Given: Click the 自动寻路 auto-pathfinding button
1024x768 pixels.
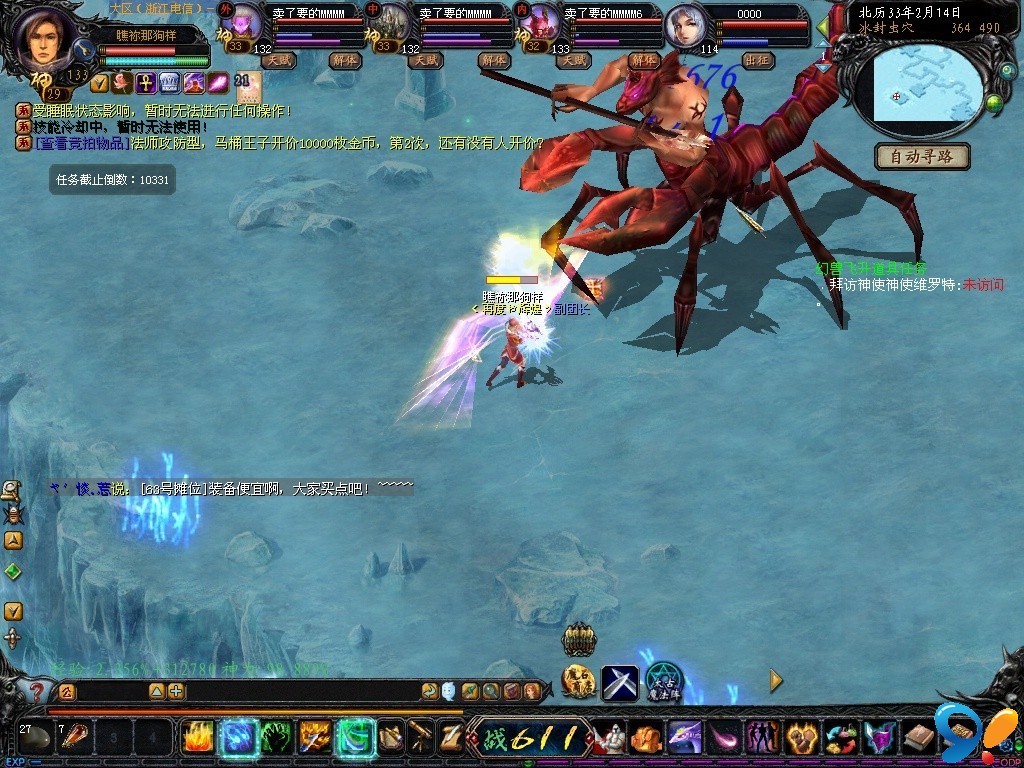Looking at the screenshot, I should 922,157.
